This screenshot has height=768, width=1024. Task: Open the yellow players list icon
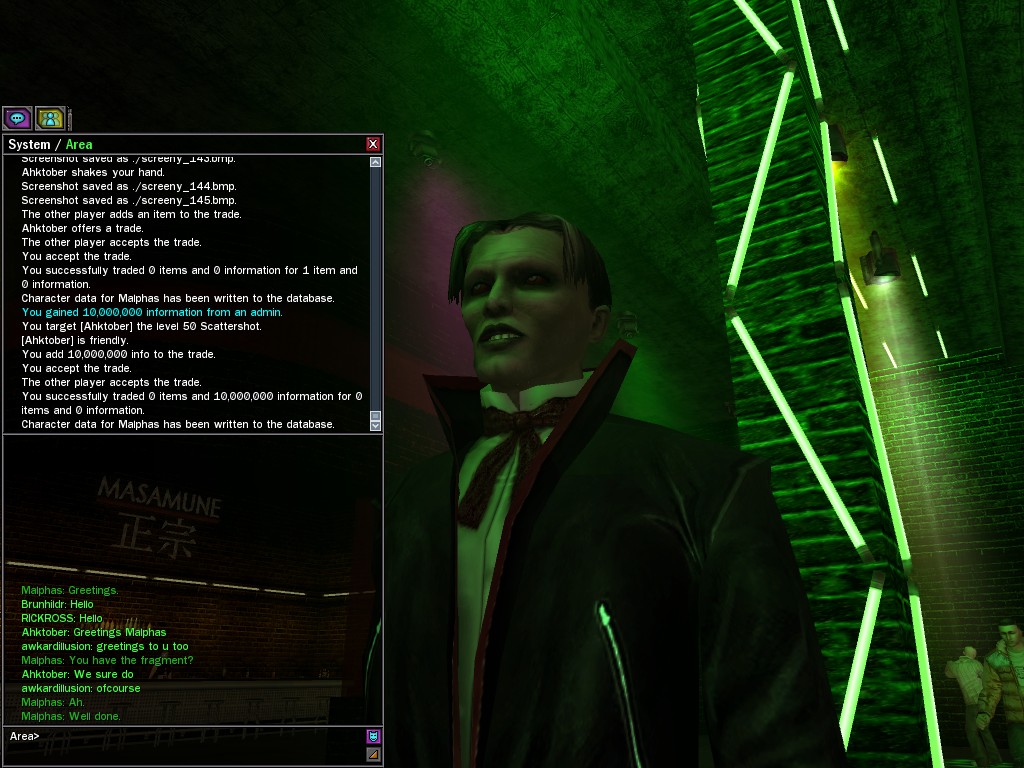(x=50, y=118)
